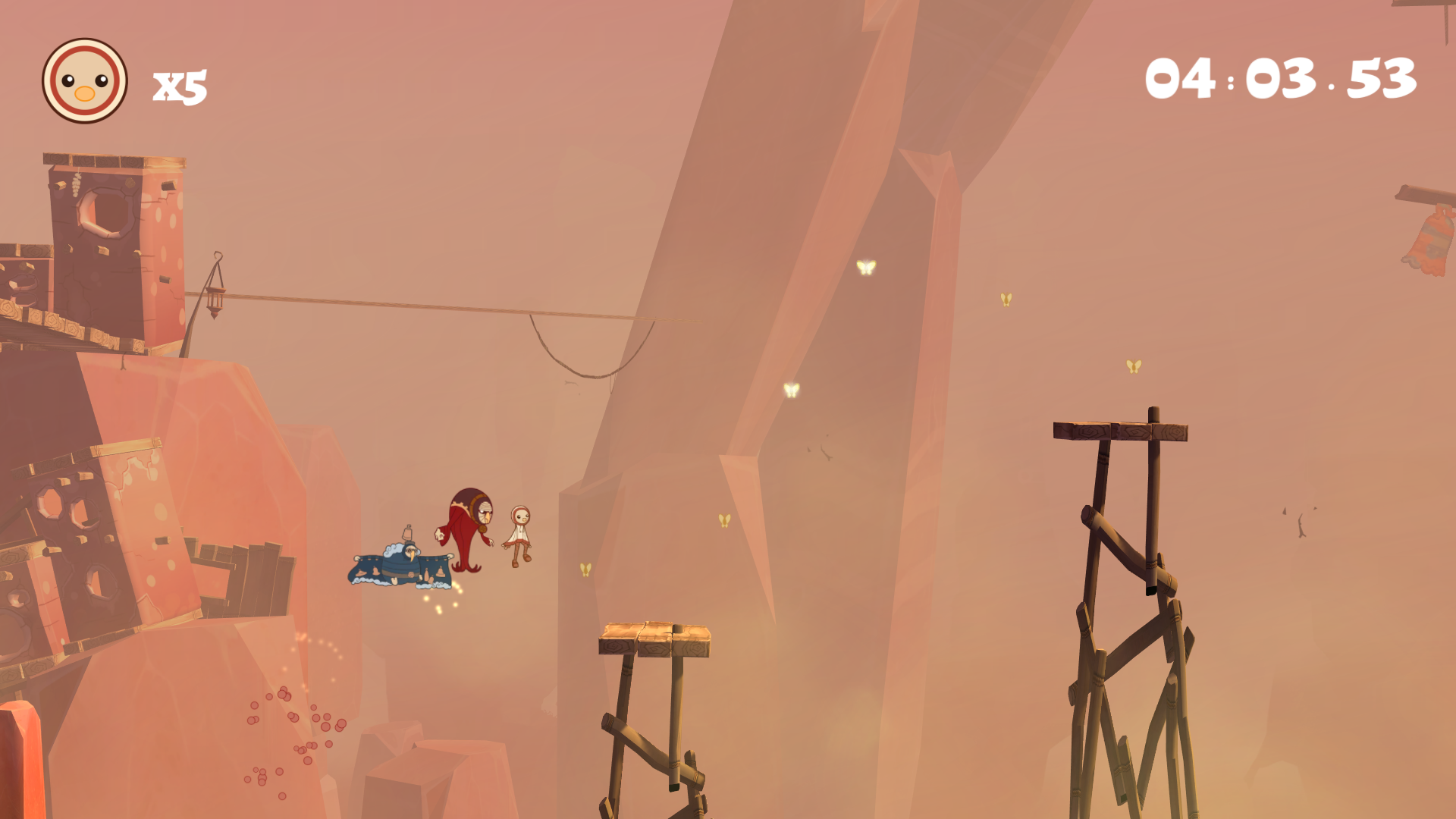Image resolution: width=1456 pixels, height=819 pixels.
Task: Click the round character face lives icon
Action: [84, 81]
